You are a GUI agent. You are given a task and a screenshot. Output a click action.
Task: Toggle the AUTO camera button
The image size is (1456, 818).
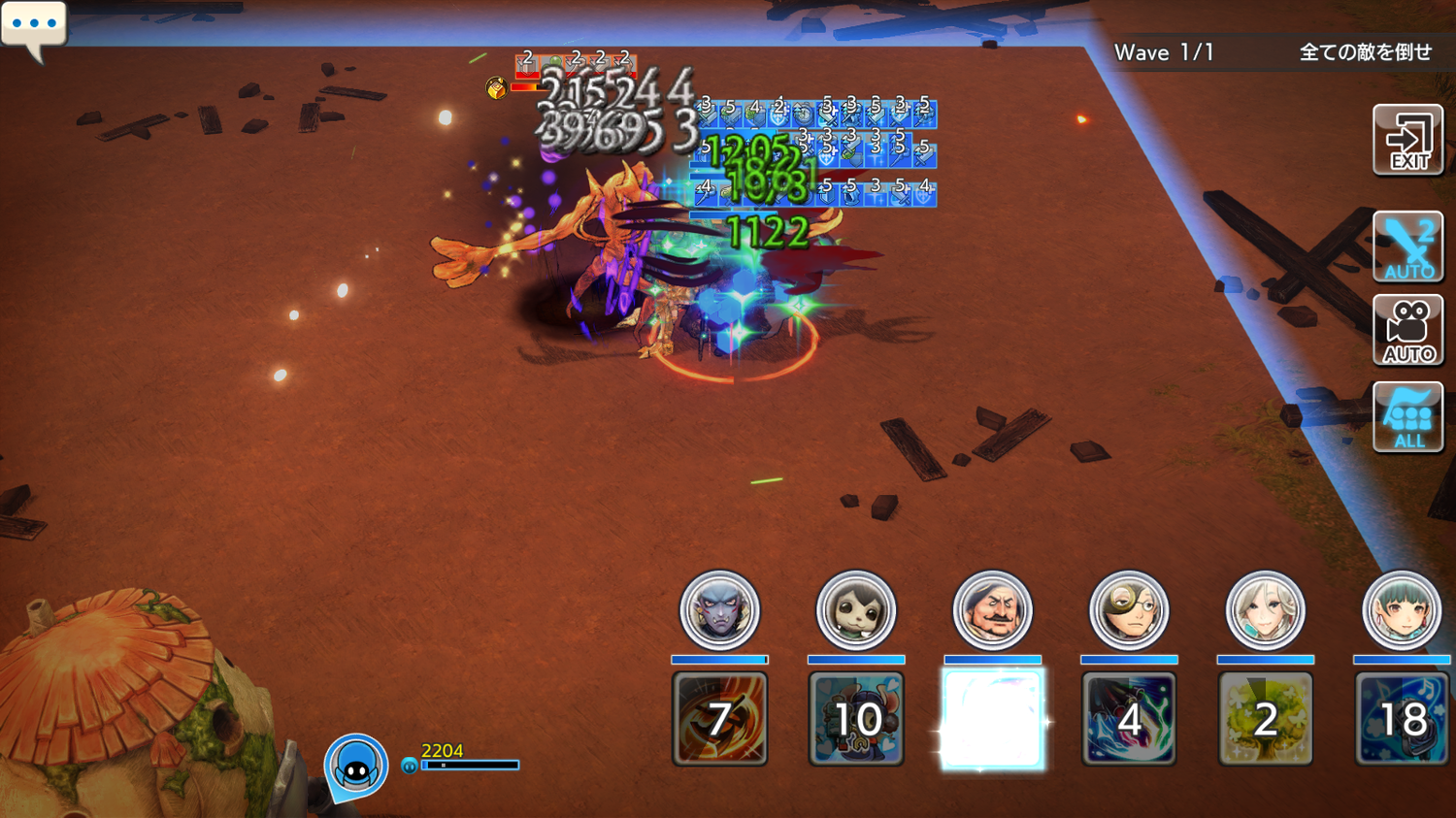[x=1407, y=331]
